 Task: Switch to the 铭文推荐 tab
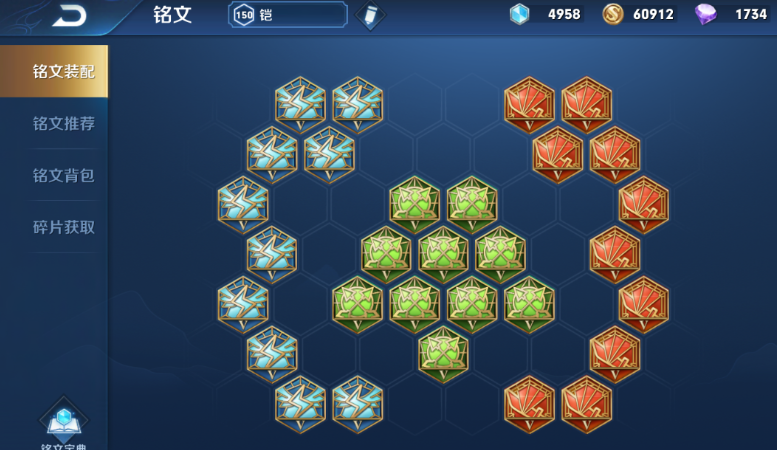63,123
